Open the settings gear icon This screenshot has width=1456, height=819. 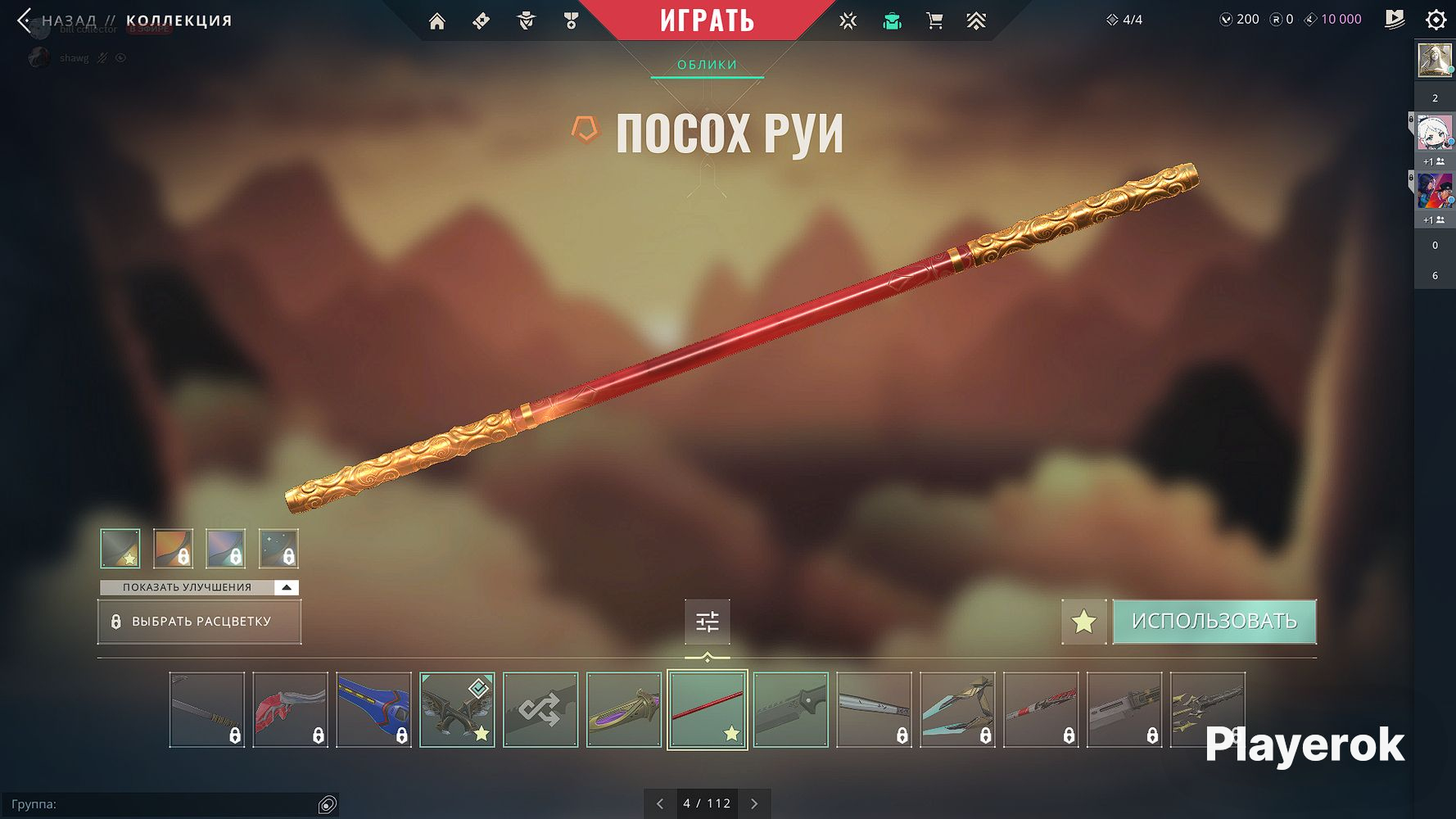[x=1436, y=20]
